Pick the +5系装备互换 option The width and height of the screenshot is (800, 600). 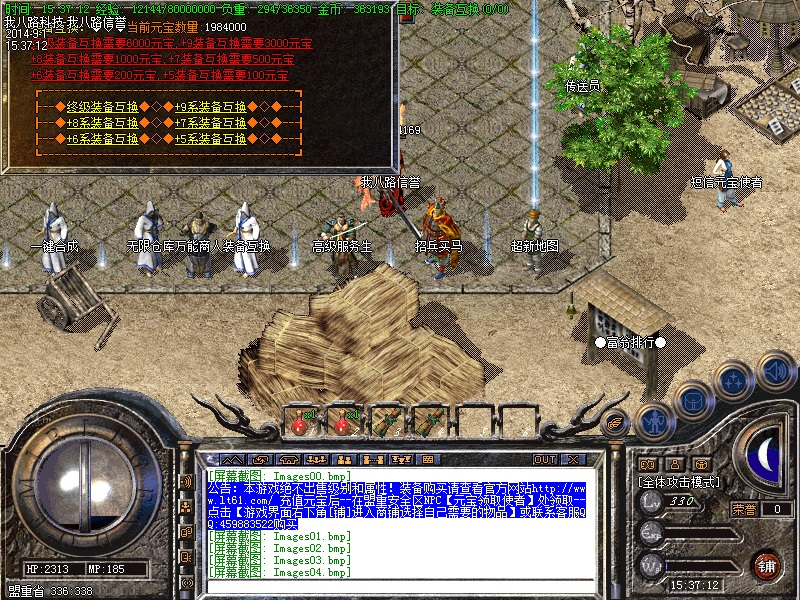pyautogui.click(x=211, y=139)
